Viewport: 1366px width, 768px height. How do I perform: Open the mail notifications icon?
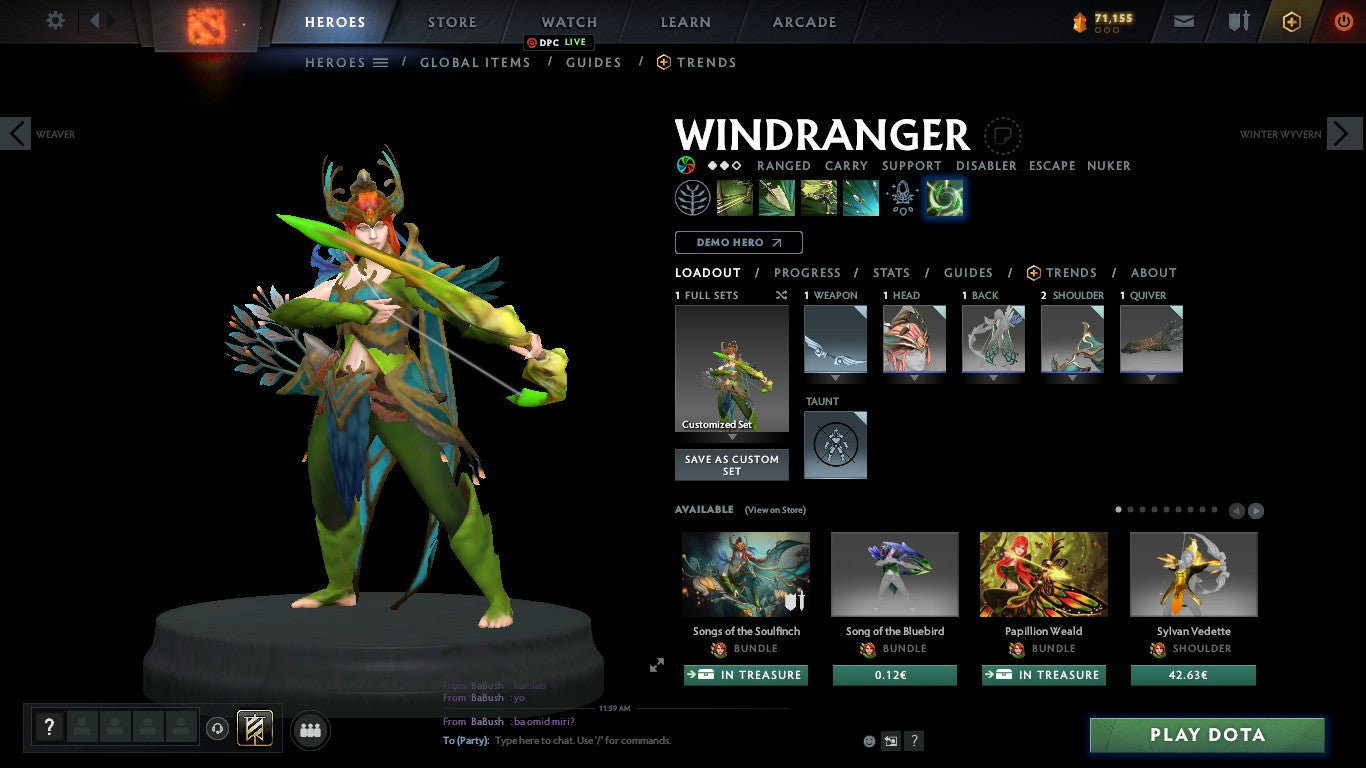pos(1183,20)
